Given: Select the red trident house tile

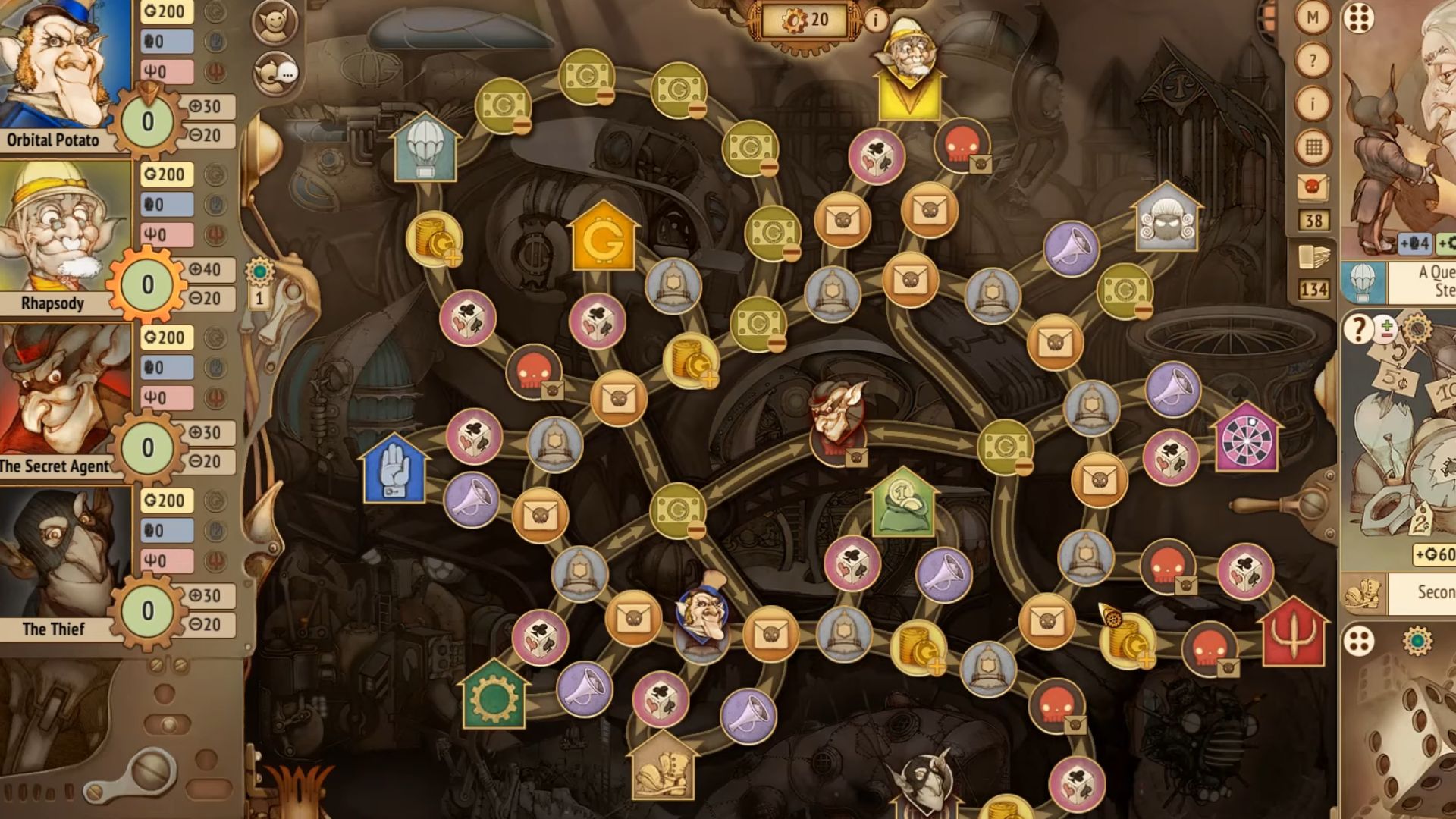Looking at the screenshot, I should coord(1294,633).
